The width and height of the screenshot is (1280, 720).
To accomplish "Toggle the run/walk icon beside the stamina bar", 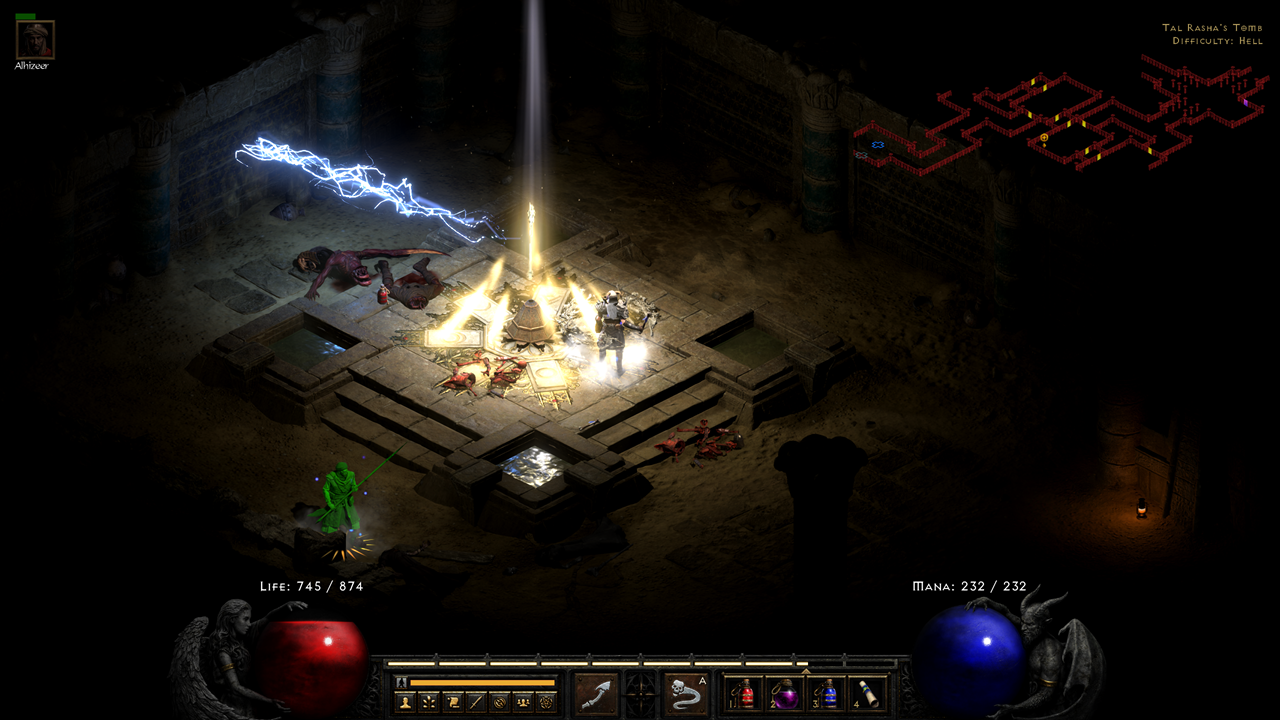I will click(x=402, y=682).
